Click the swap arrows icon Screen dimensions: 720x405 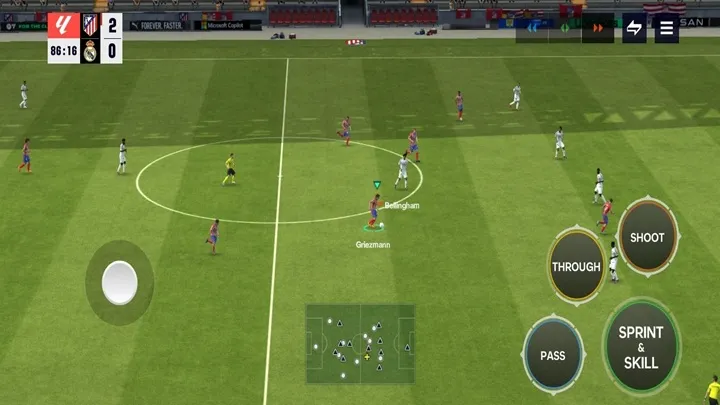point(633,28)
